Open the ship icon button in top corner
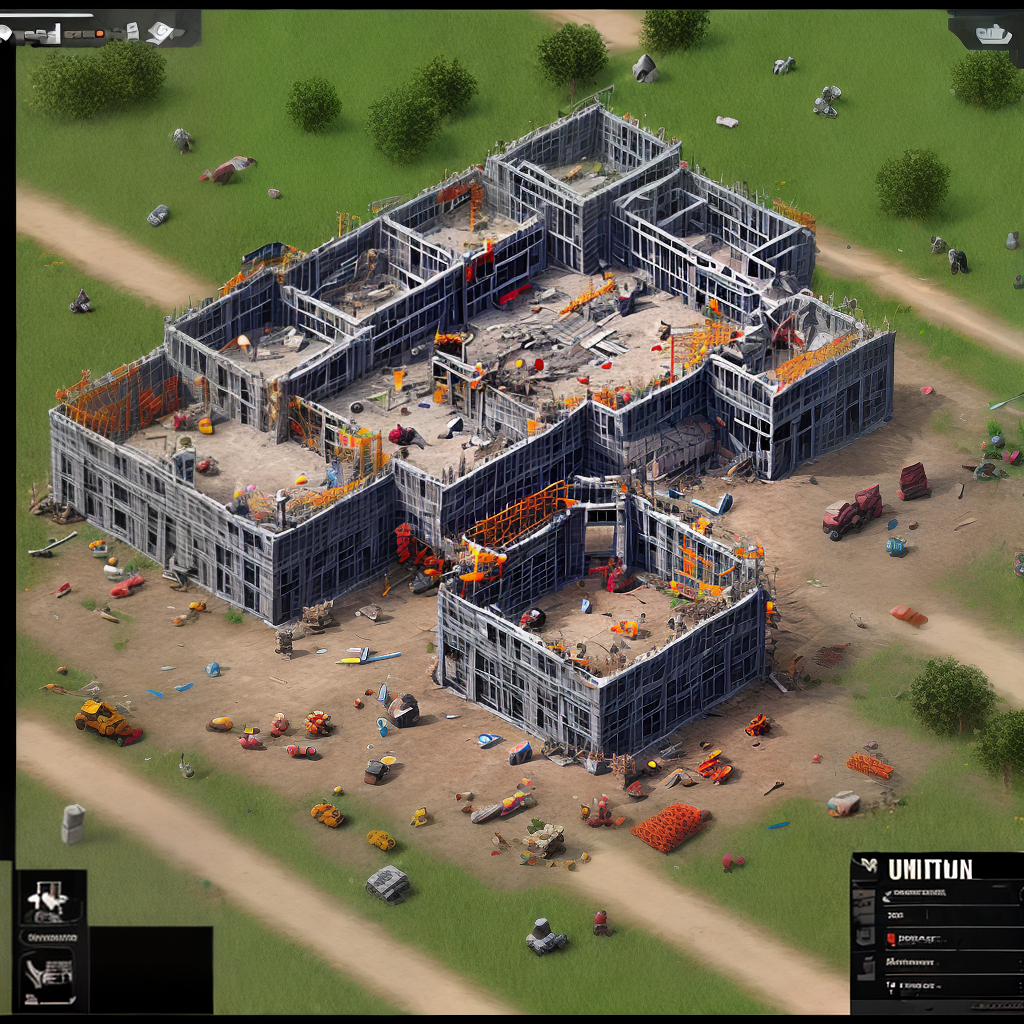1024x1024 pixels. pos(991,33)
